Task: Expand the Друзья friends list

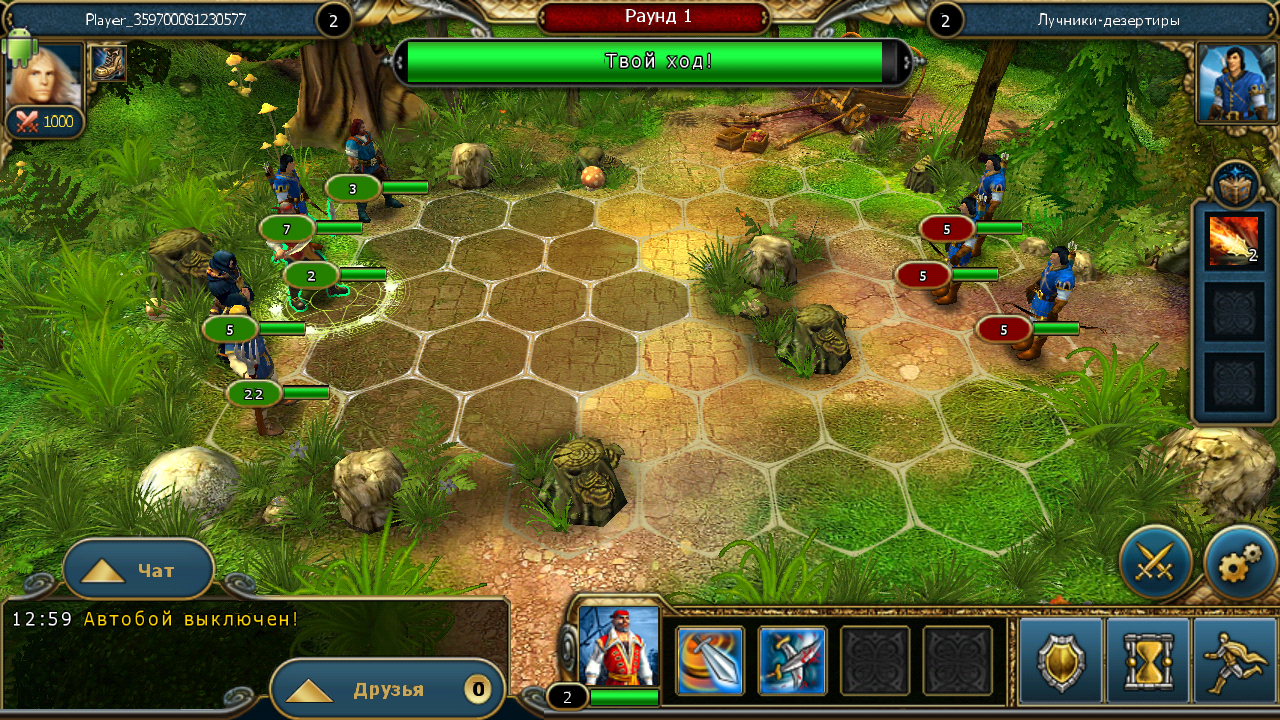Action: coord(386,690)
